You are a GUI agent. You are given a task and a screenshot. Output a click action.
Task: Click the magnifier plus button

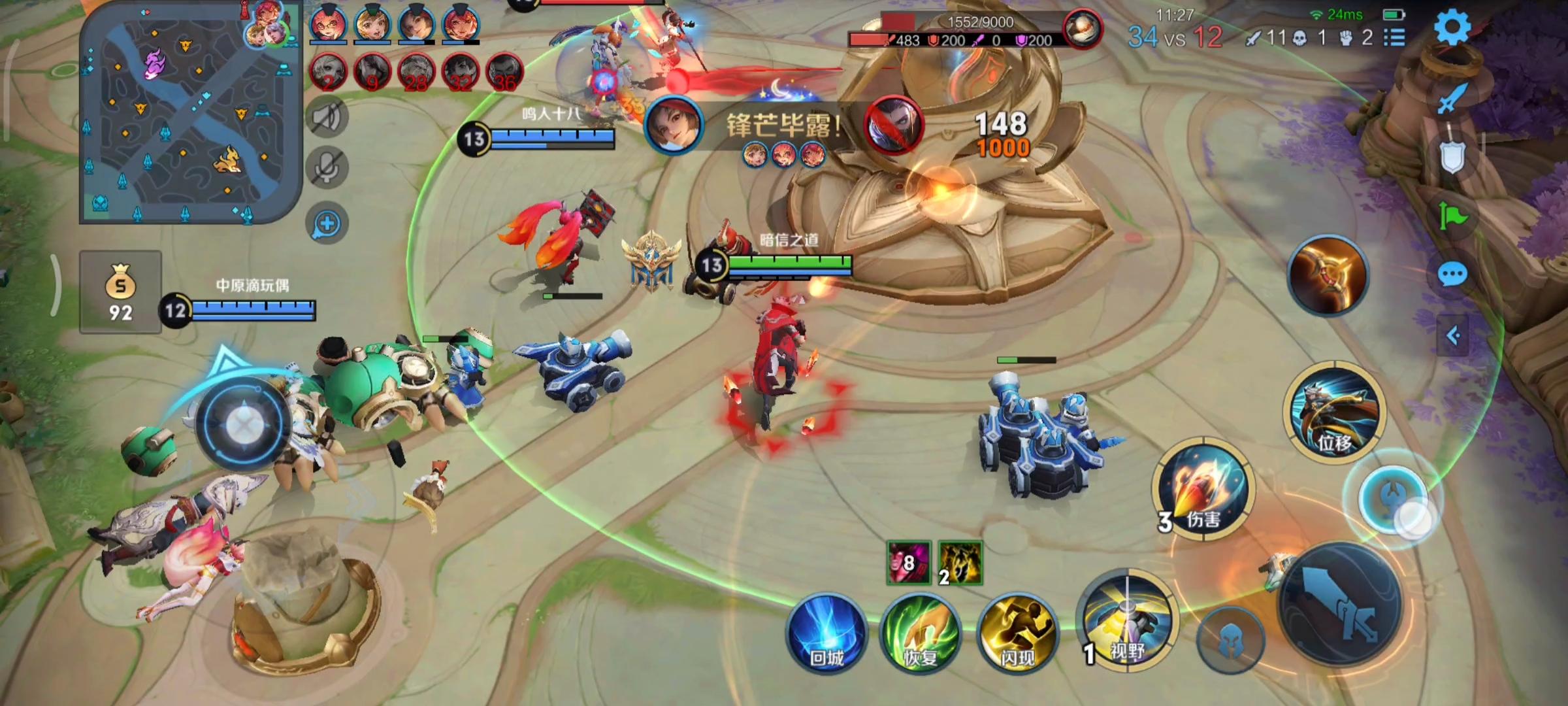tap(327, 224)
